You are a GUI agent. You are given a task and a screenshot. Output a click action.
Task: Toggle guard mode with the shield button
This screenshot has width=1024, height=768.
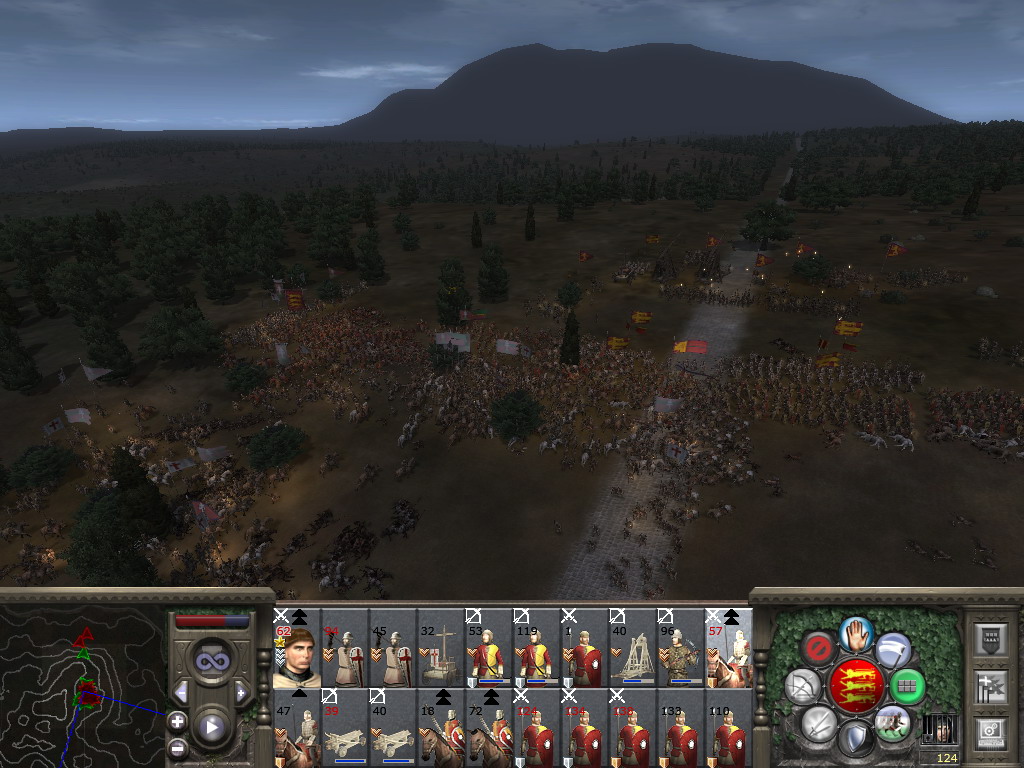point(855,740)
